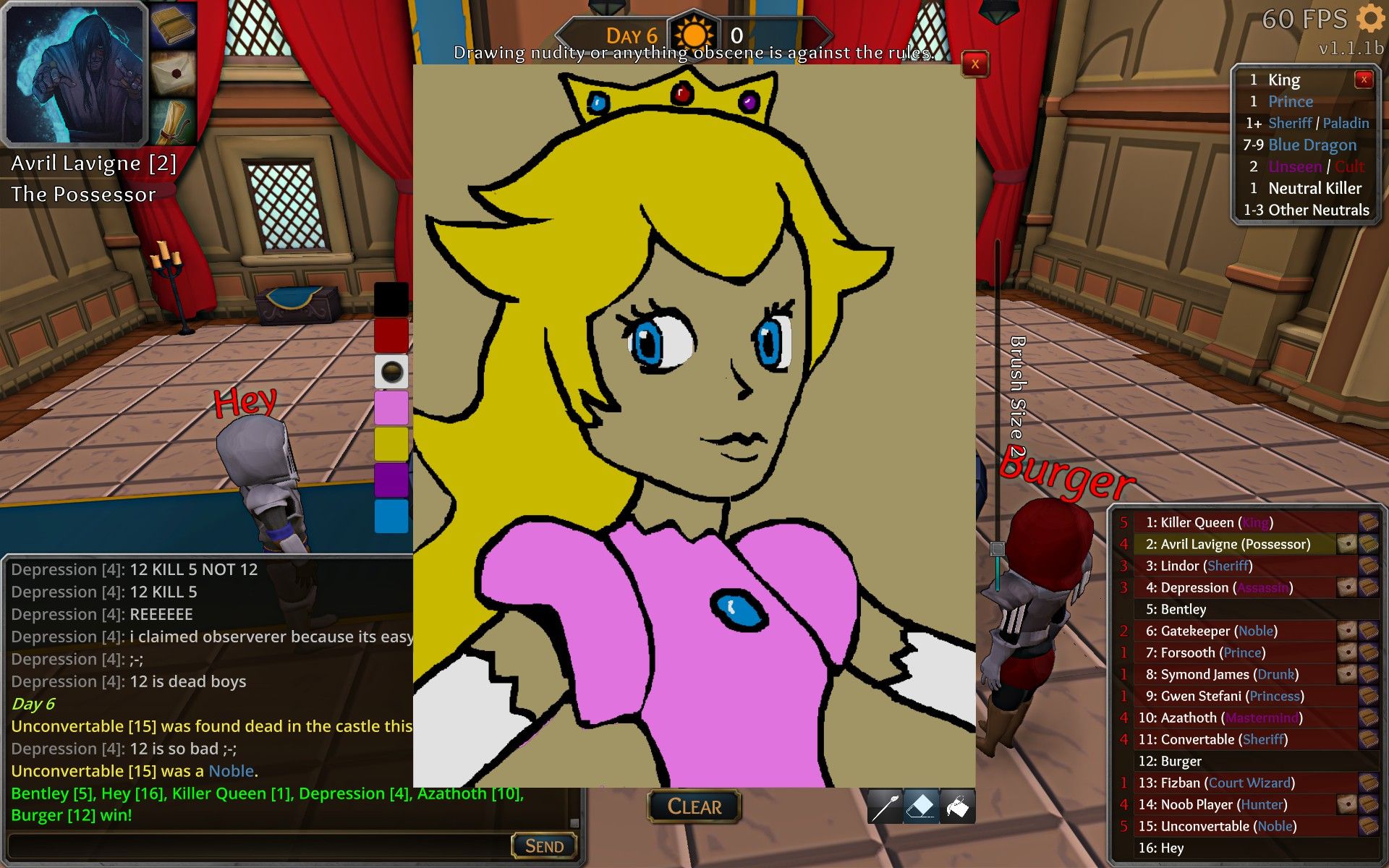Screen dimensions: 1389x868
Task: Open the letter icon next to Symond James
Action: [x=1347, y=674]
